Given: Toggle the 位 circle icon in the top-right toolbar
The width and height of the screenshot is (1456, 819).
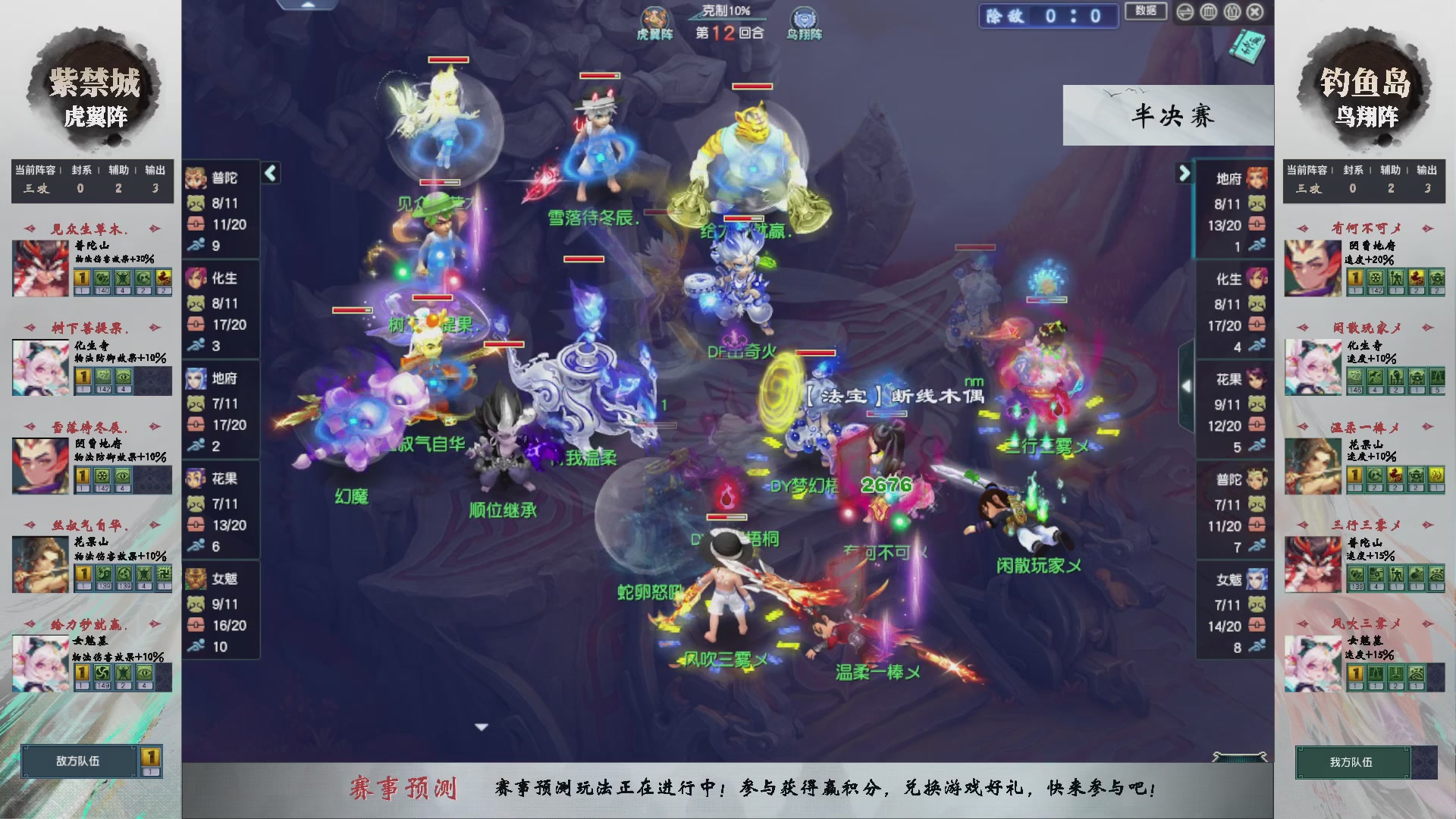Looking at the screenshot, I should [1232, 11].
